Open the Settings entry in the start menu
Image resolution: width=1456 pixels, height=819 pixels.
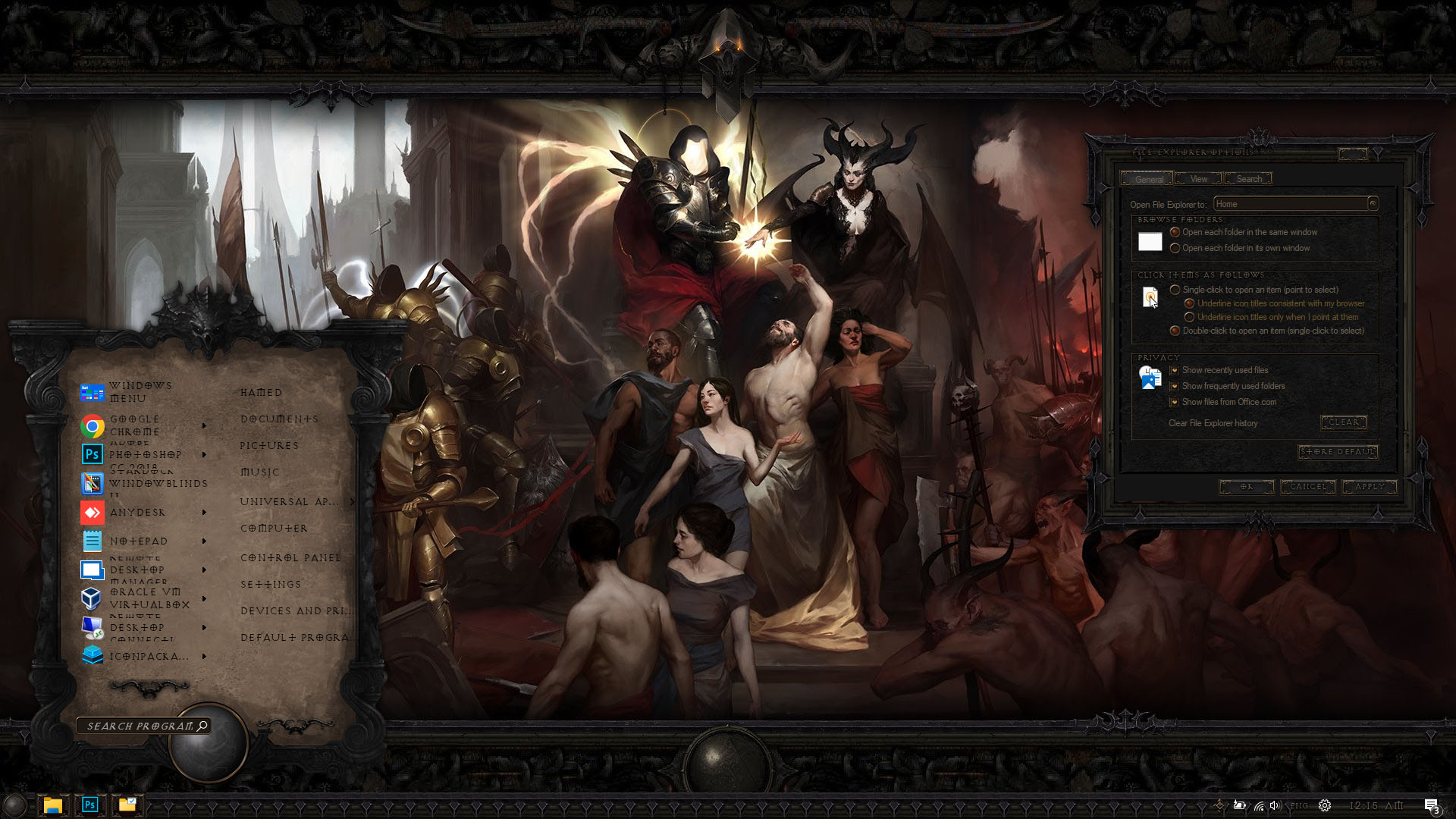click(271, 585)
